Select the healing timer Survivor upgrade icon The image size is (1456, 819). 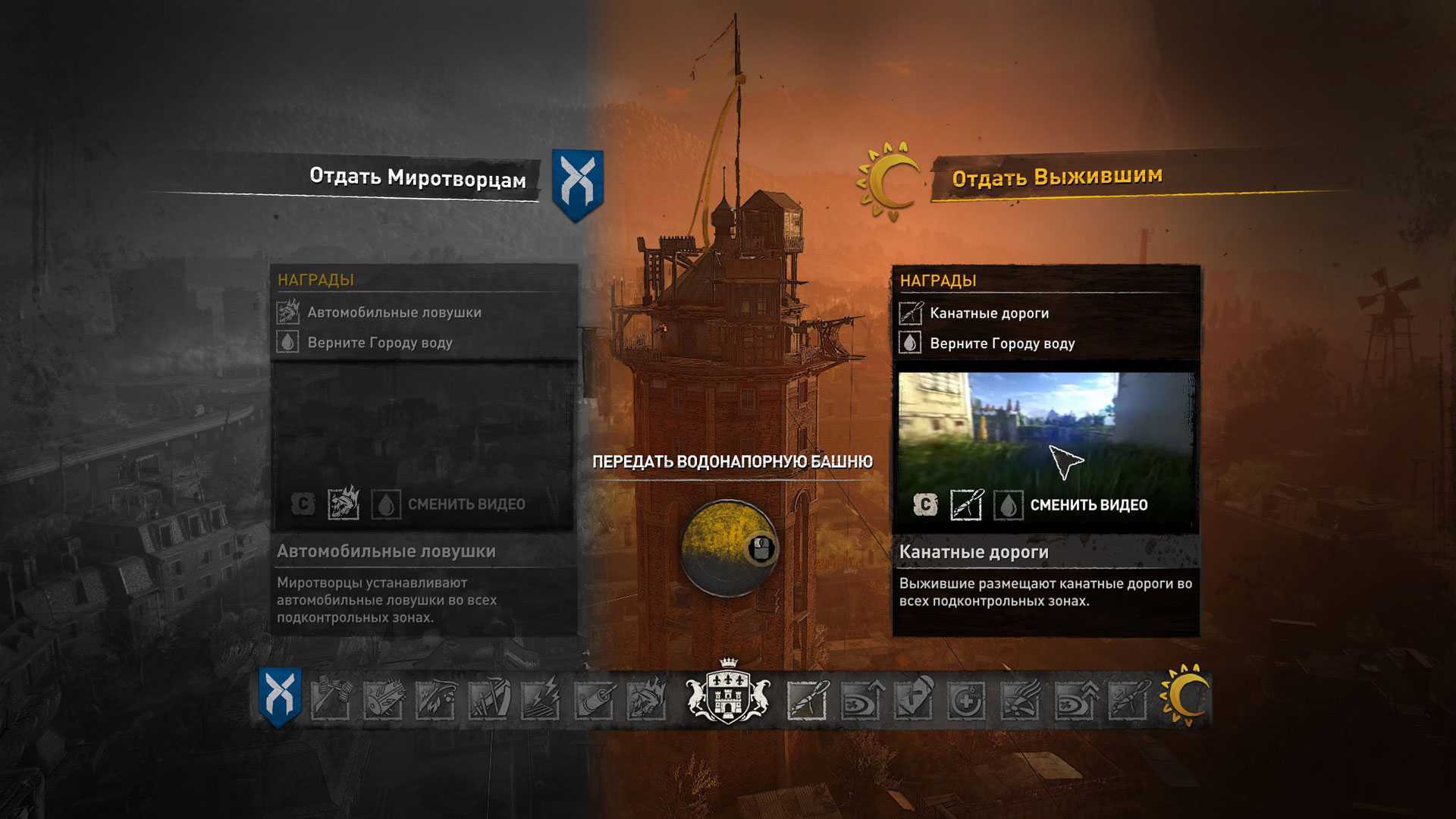click(966, 699)
